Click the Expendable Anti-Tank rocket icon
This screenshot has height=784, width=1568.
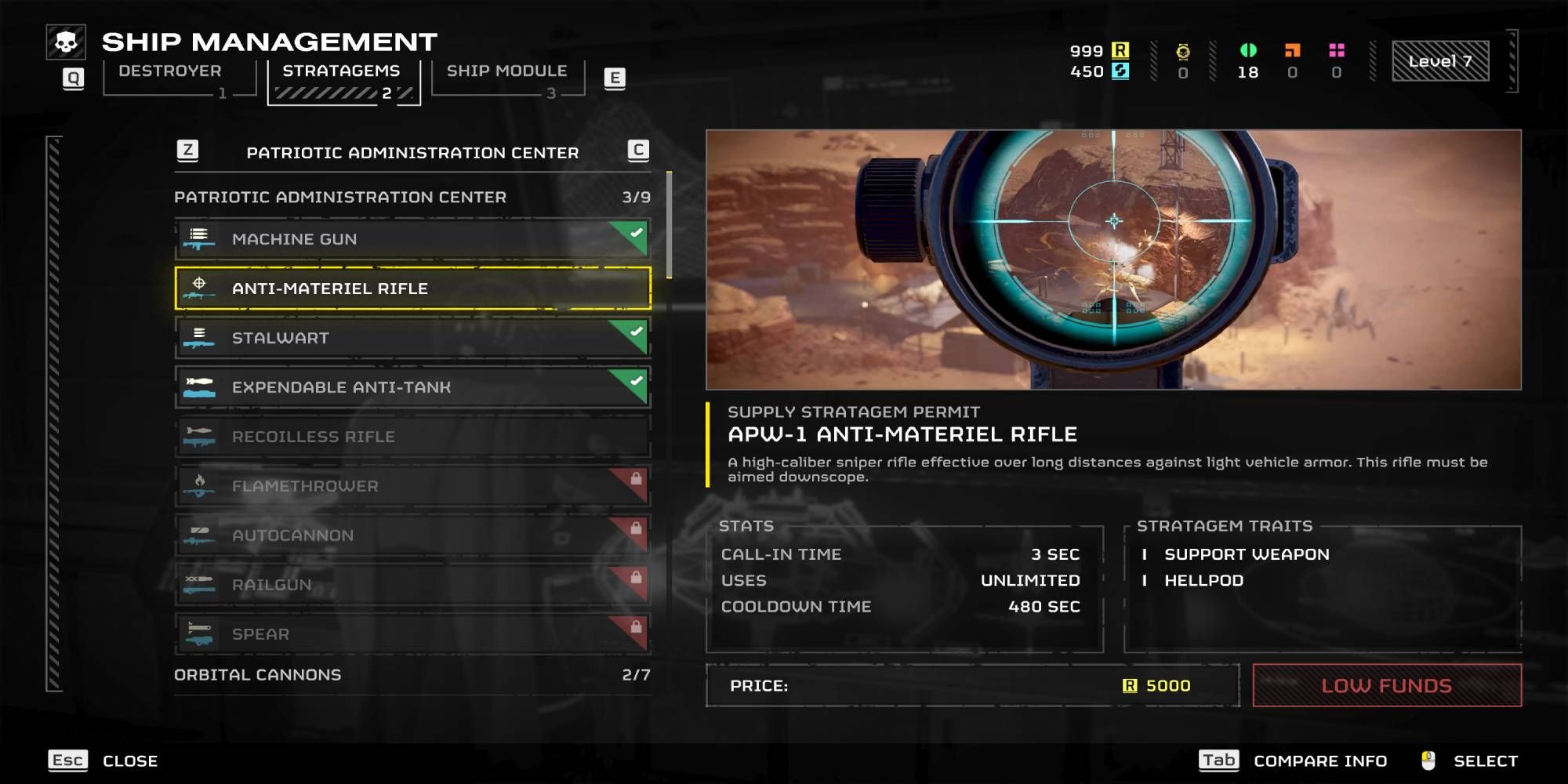[201, 387]
